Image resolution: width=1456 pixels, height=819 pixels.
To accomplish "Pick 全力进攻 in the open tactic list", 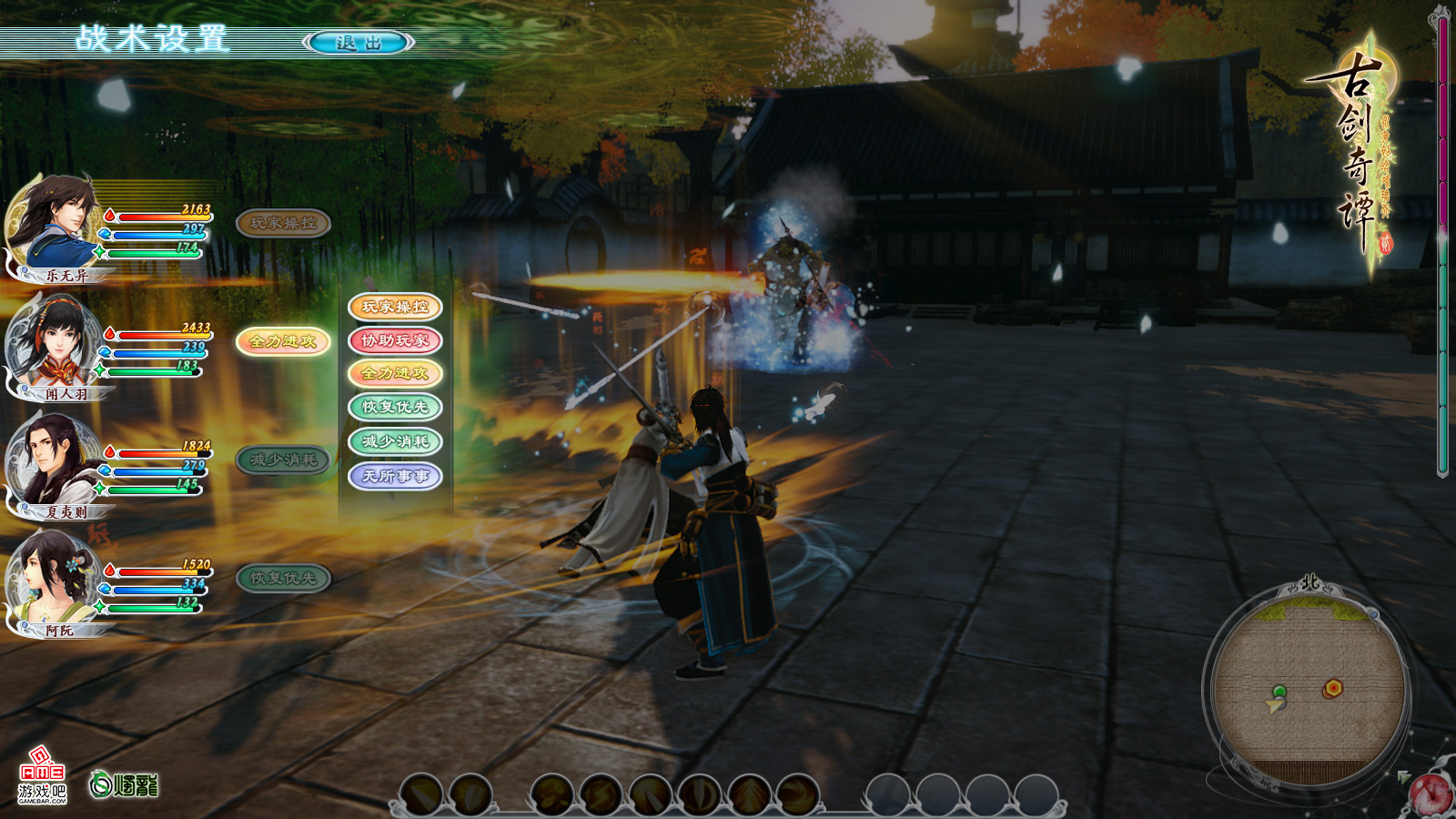I will [395, 373].
